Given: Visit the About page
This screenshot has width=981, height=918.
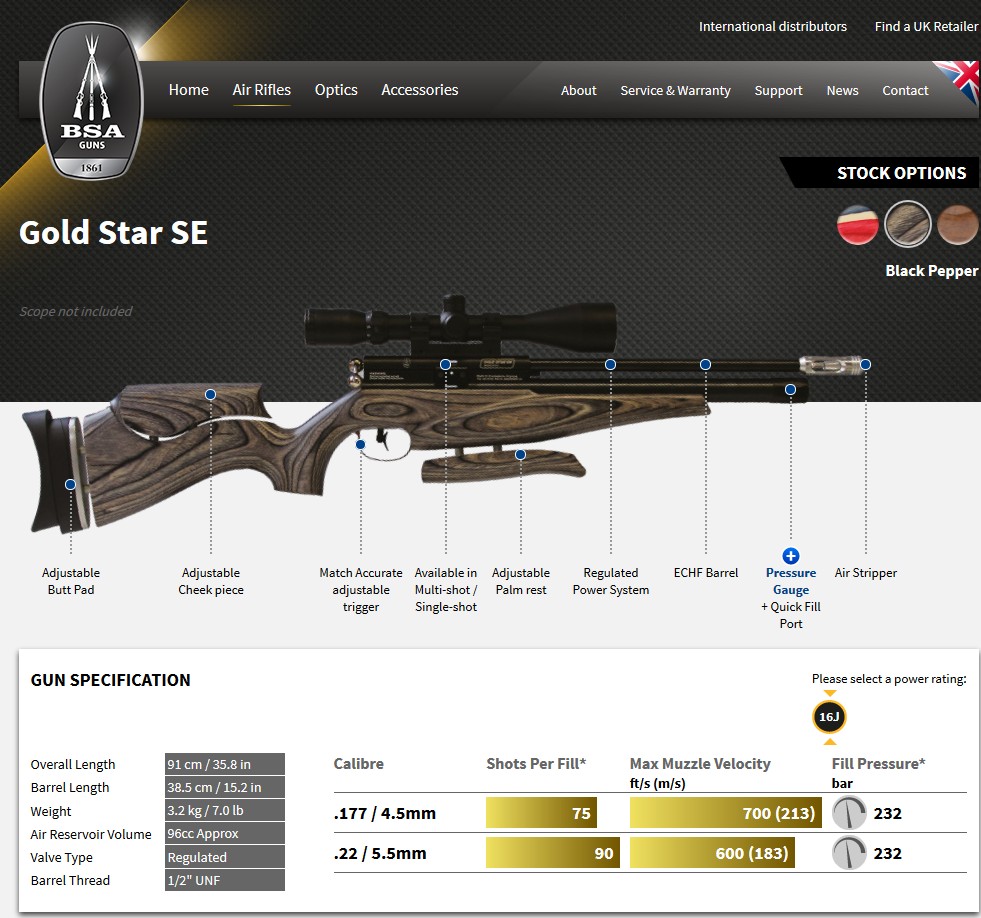Looking at the screenshot, I should [578, 91].
